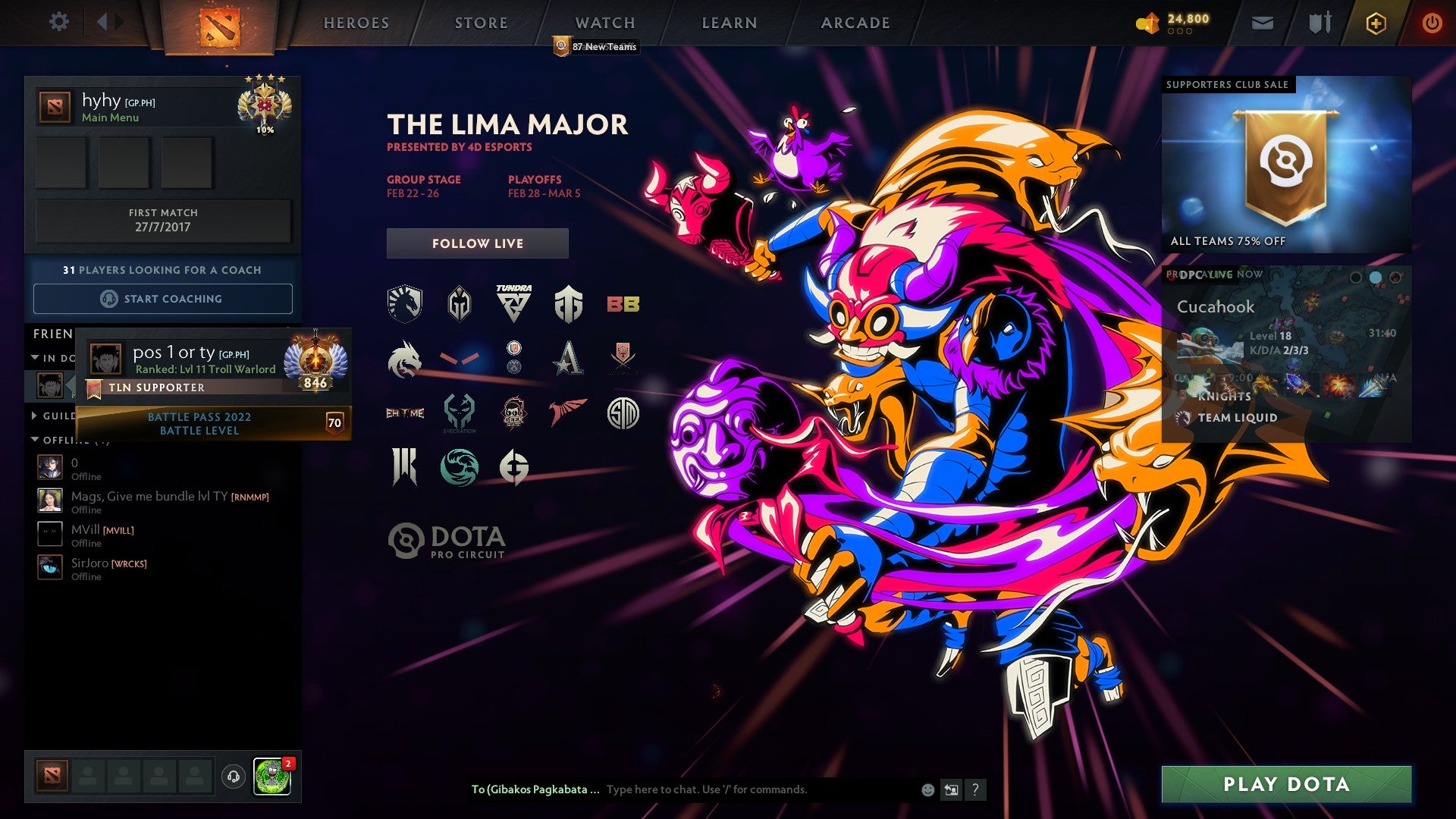This screenshot has width=1456, height=819.
Task: Open the ARCADE menu item
Action: coord(855,22)
